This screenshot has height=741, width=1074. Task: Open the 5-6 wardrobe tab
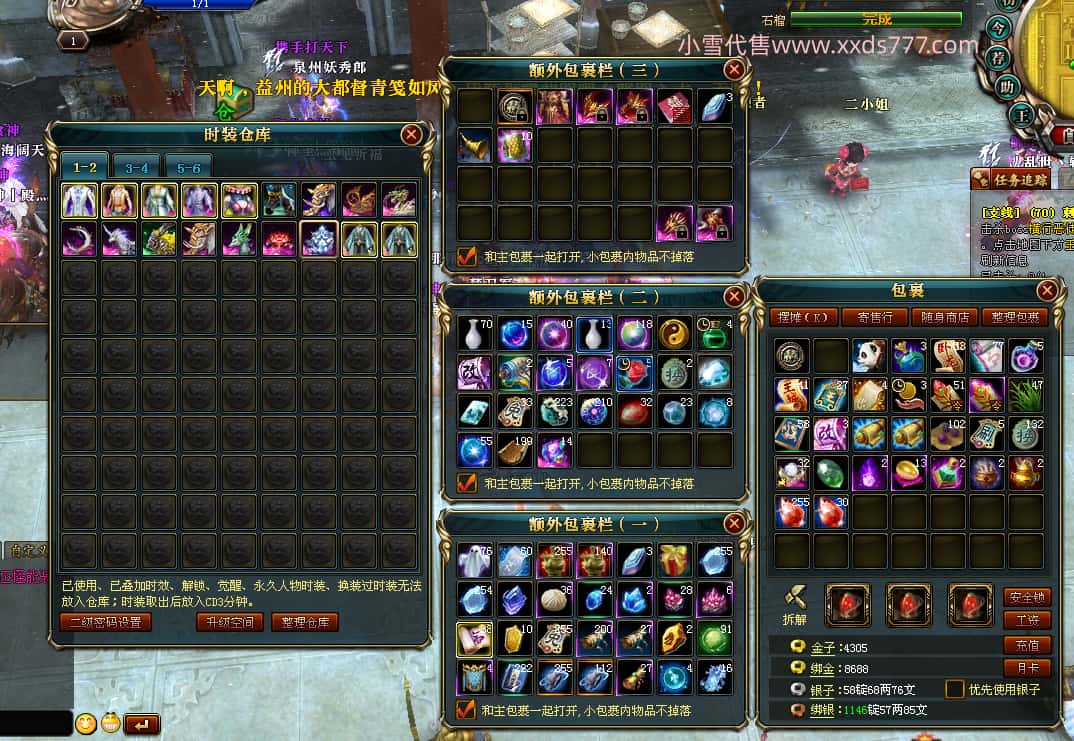[189, 167]
